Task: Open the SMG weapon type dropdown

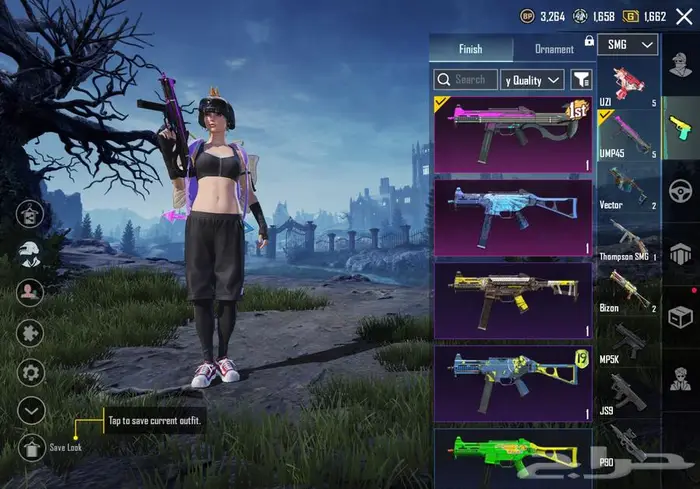Action: tap(632, 44)
